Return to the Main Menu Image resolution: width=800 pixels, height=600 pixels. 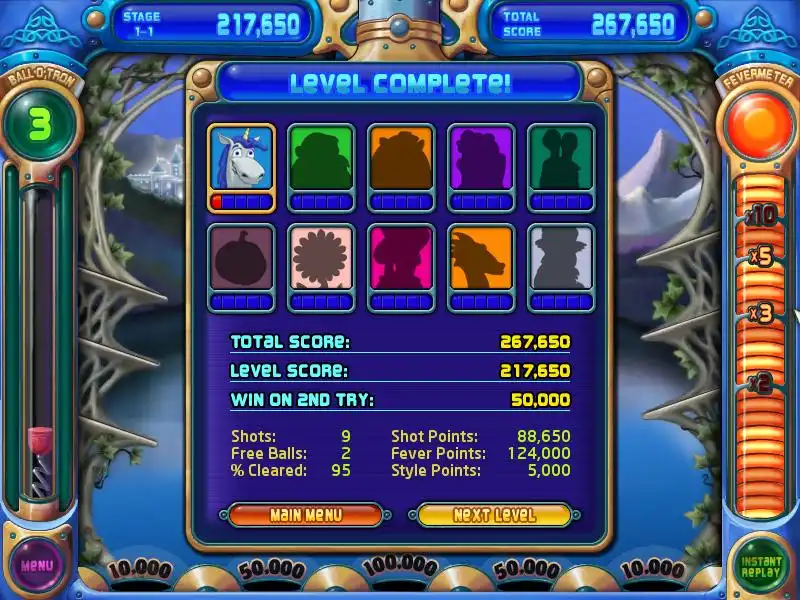[x=305, y=515]
